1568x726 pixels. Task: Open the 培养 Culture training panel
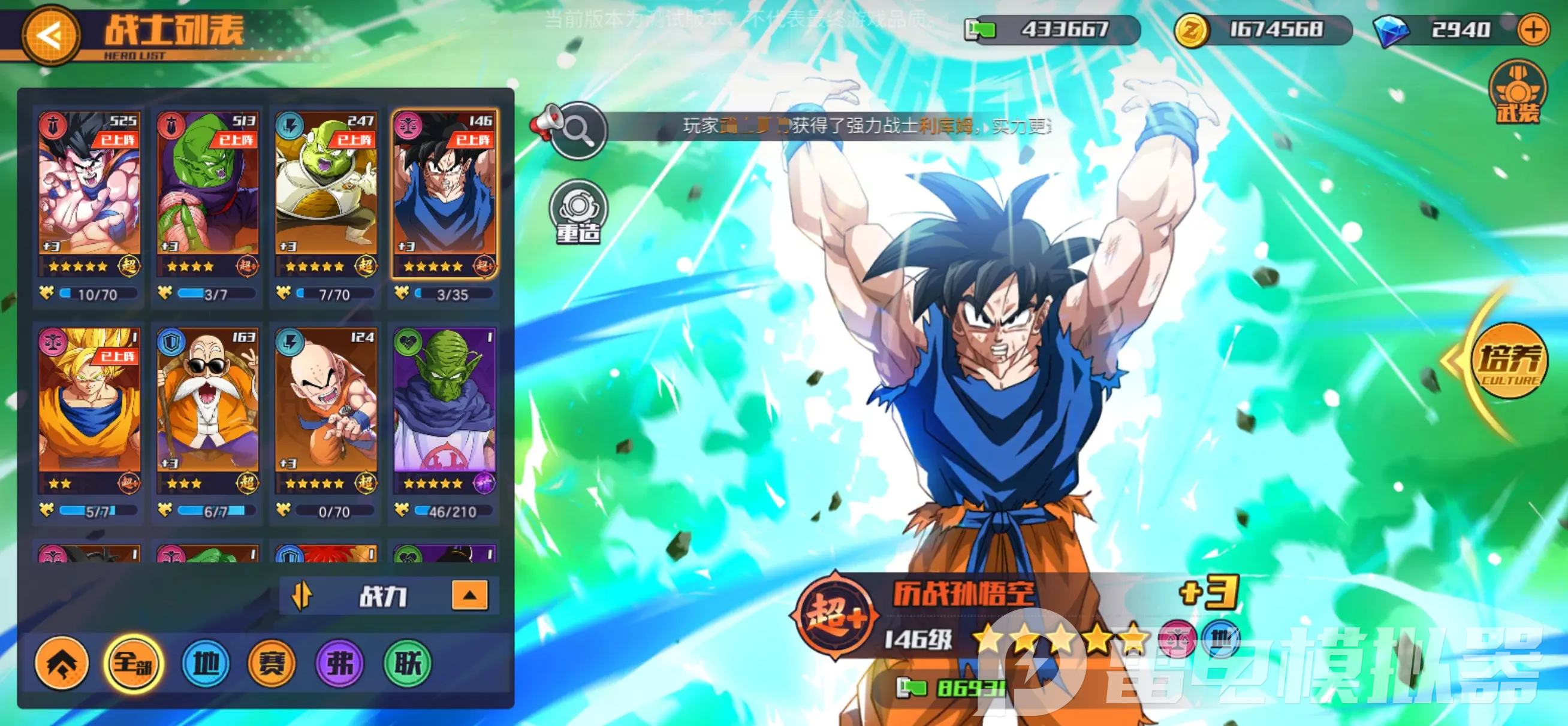coord(1508,361)
